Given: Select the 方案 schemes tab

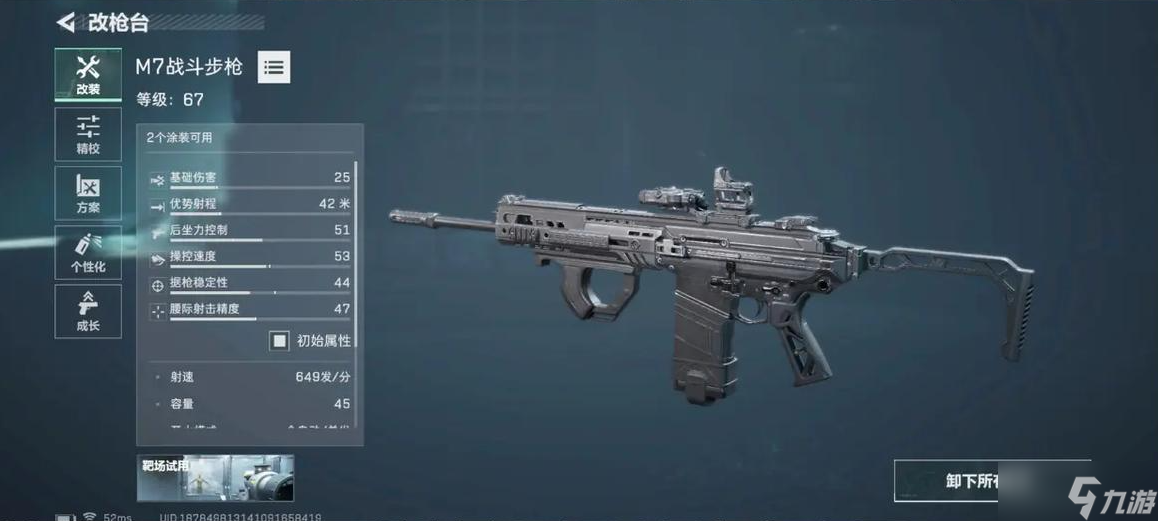Looking at the screenshot, I should pyautogui.click(x=88, y=193).
